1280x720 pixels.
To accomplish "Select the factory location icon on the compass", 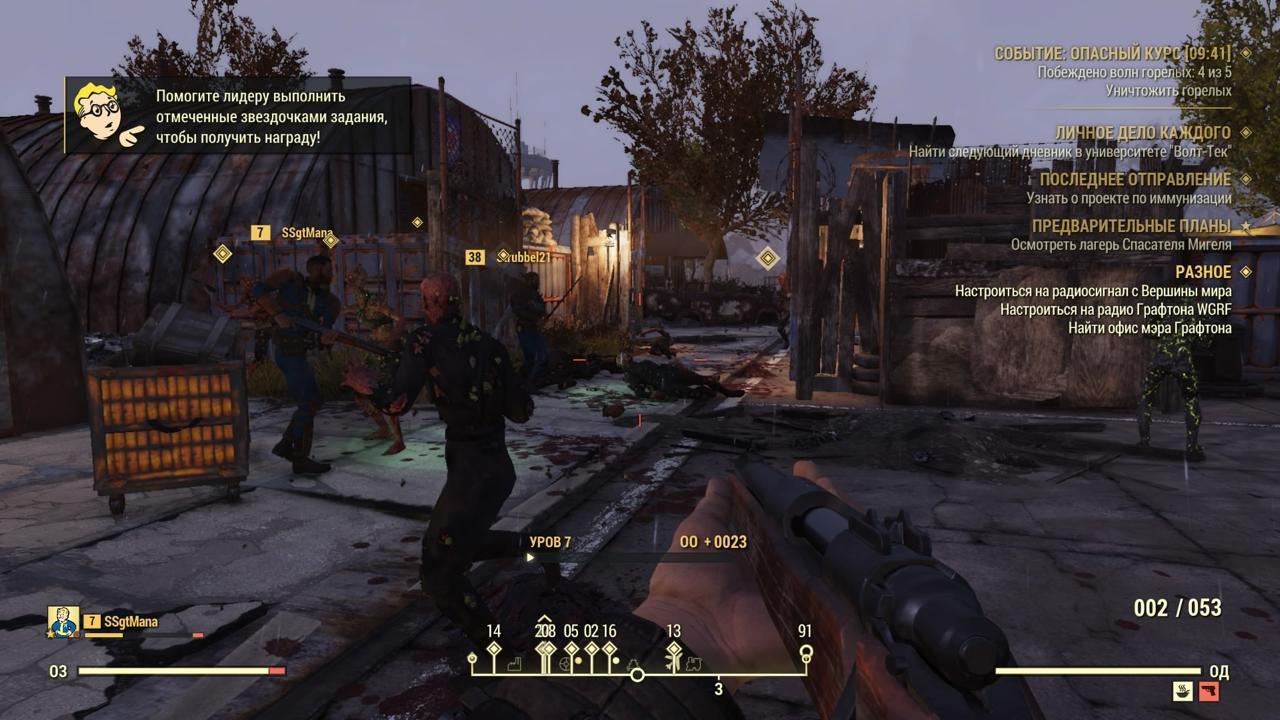I will pyautogui.click(x=513, y=664).
